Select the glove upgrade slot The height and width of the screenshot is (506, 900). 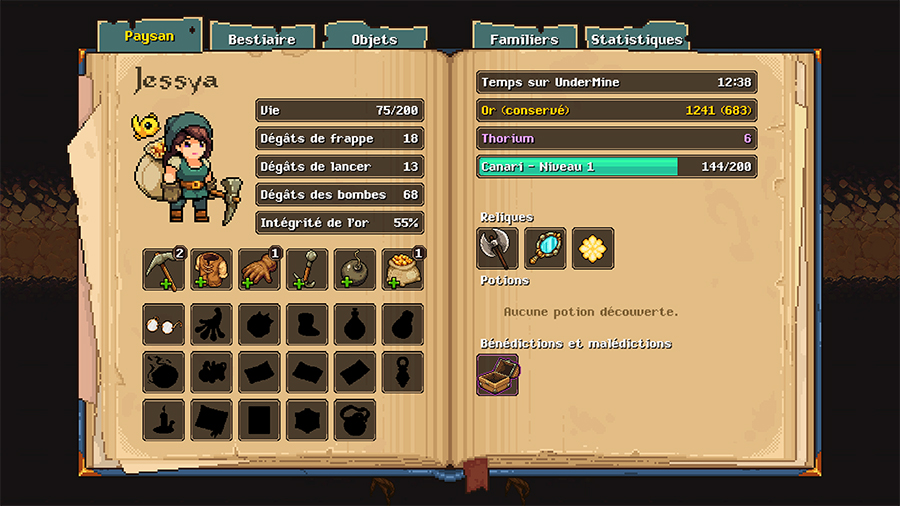(259, 270)
